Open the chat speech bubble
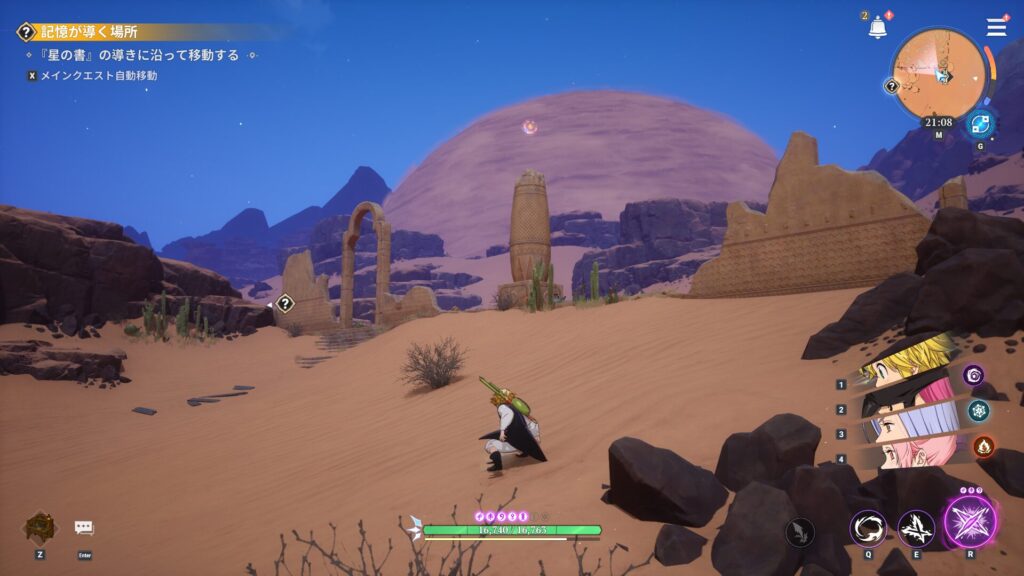 (x=84, y=527)
